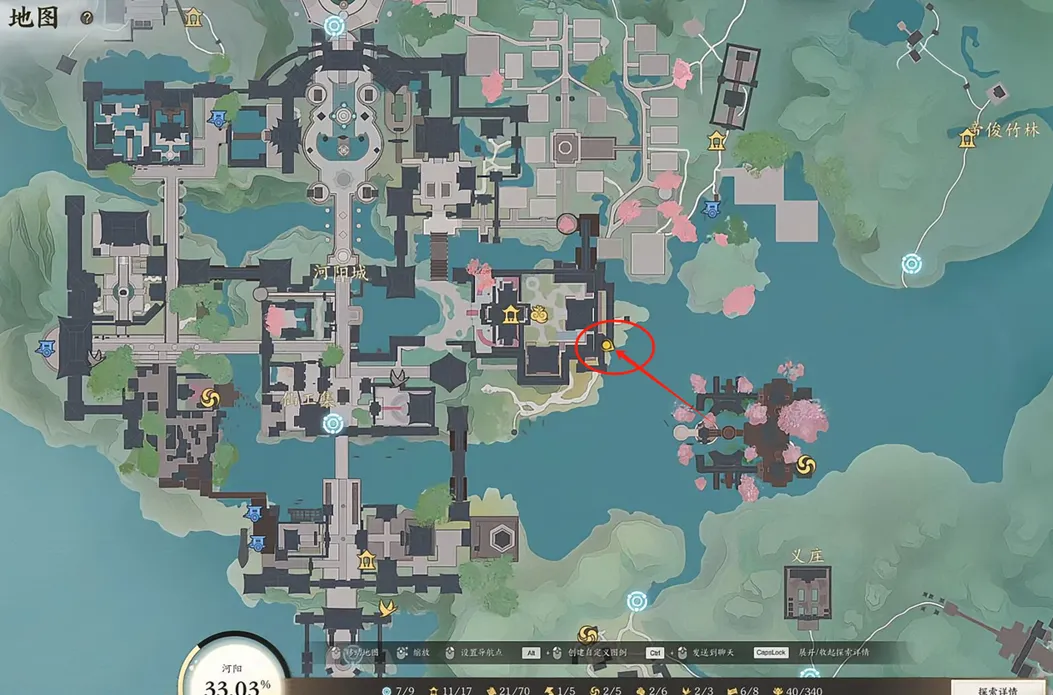Choose the yellow dot marker circled in red
Image resolution: width=1053 pixels, height=695 pixels.
pos(607,346)
